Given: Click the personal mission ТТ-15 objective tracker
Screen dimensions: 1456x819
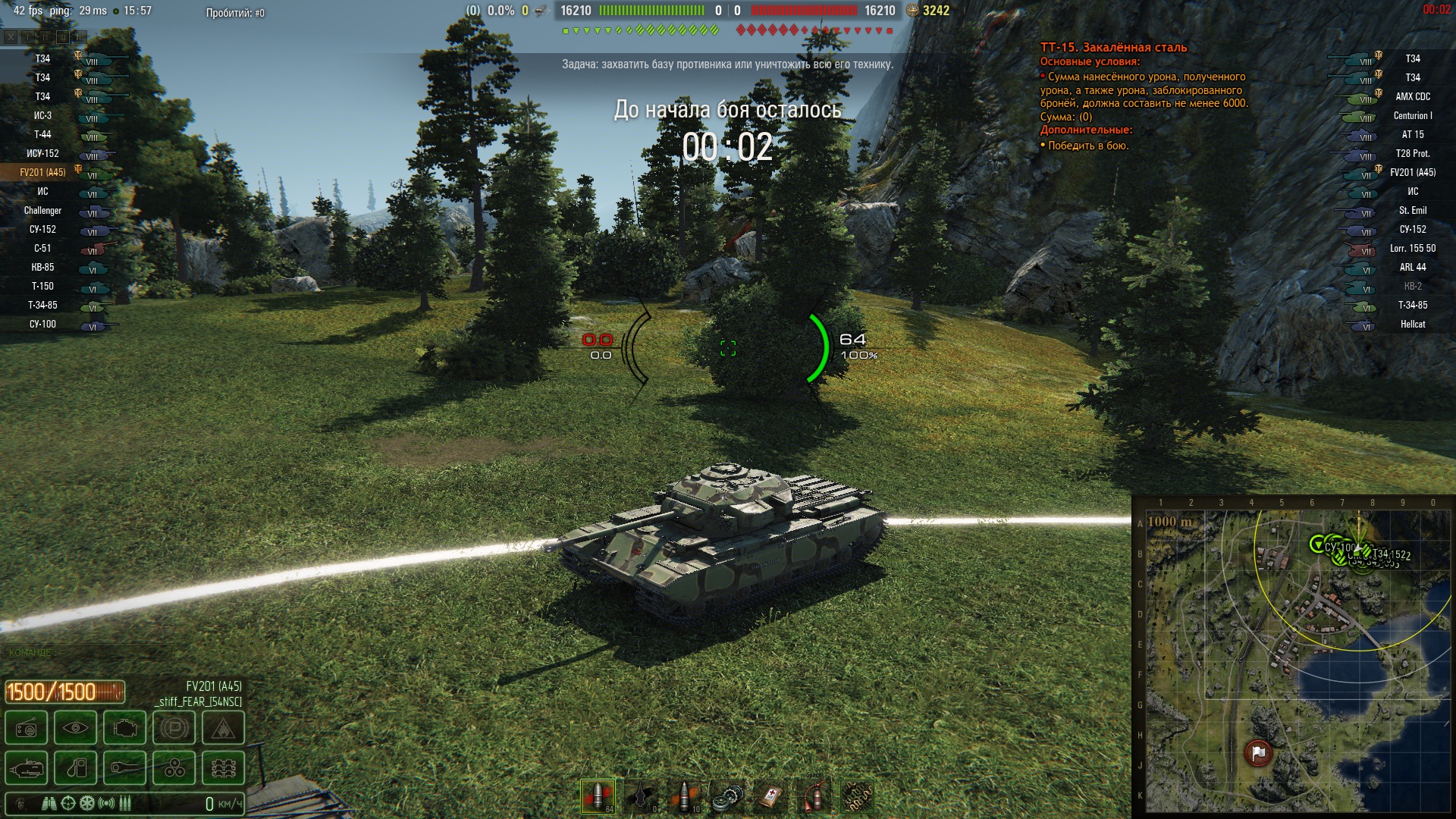Looking at the screenshot, I should (1113, 48).
